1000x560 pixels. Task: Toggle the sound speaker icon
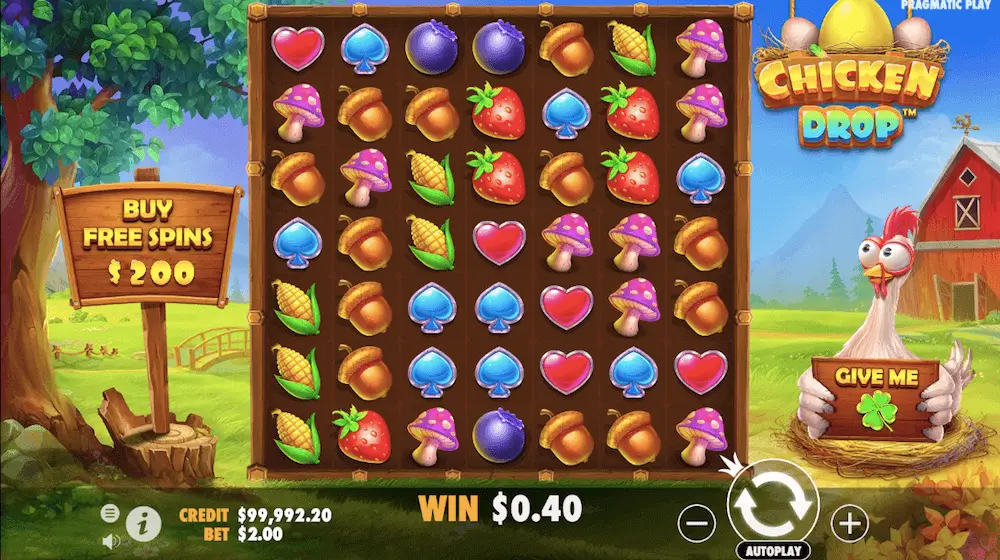point(110,541)
